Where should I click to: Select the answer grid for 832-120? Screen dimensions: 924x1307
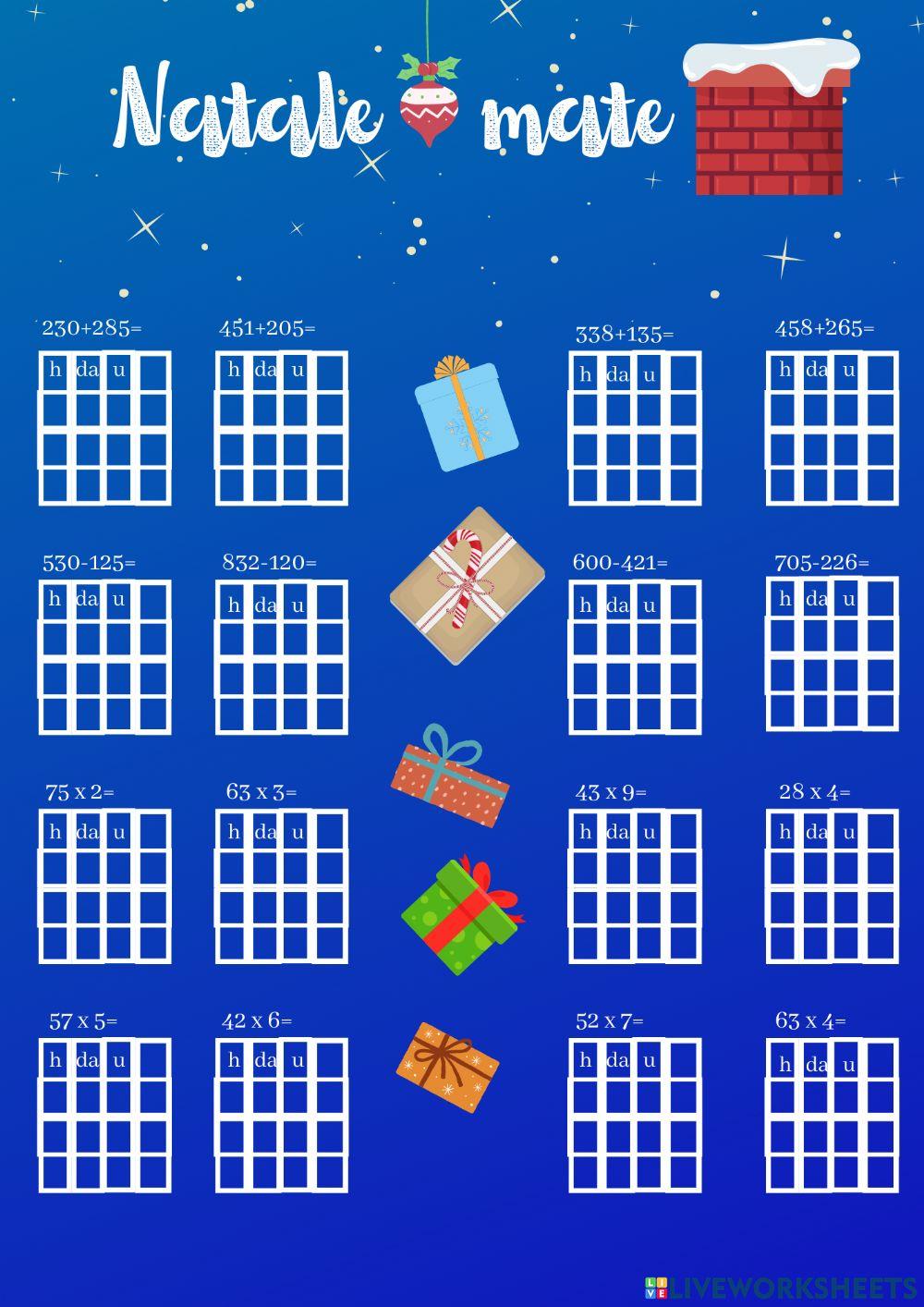[282, 657]
